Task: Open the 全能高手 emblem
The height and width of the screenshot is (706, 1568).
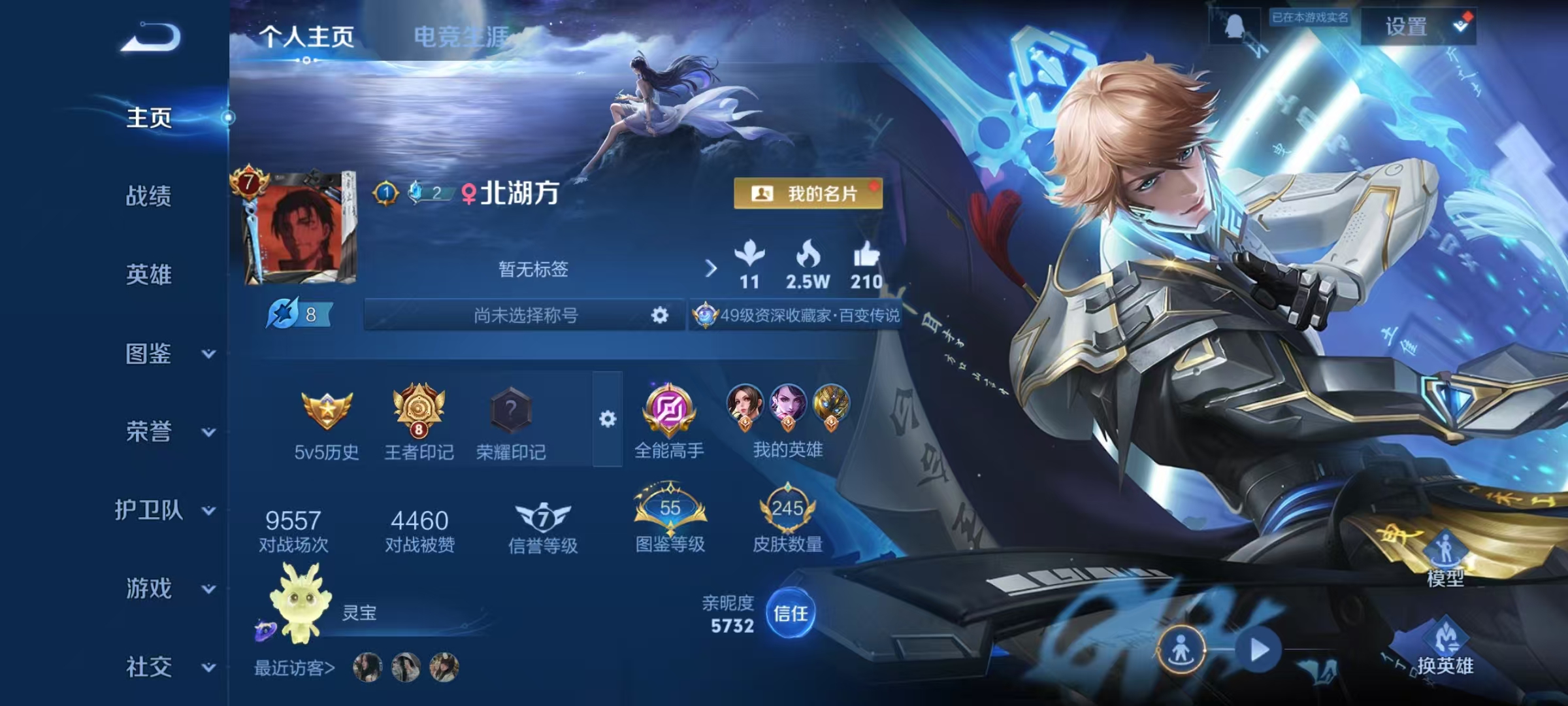Action: pos(668,412)
